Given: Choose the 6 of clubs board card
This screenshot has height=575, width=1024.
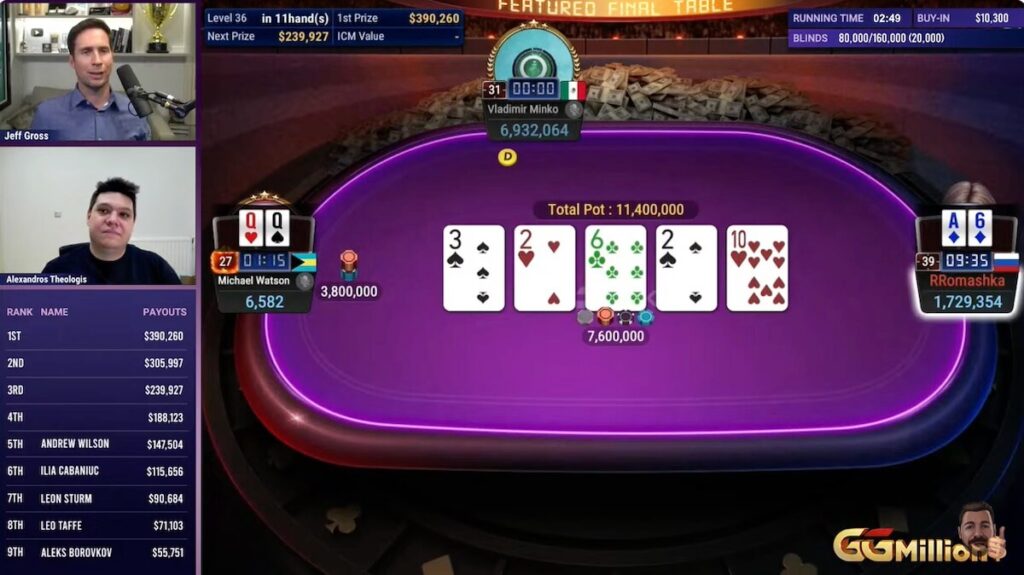Looking at the screenshot, I should (x=615, y=268).
